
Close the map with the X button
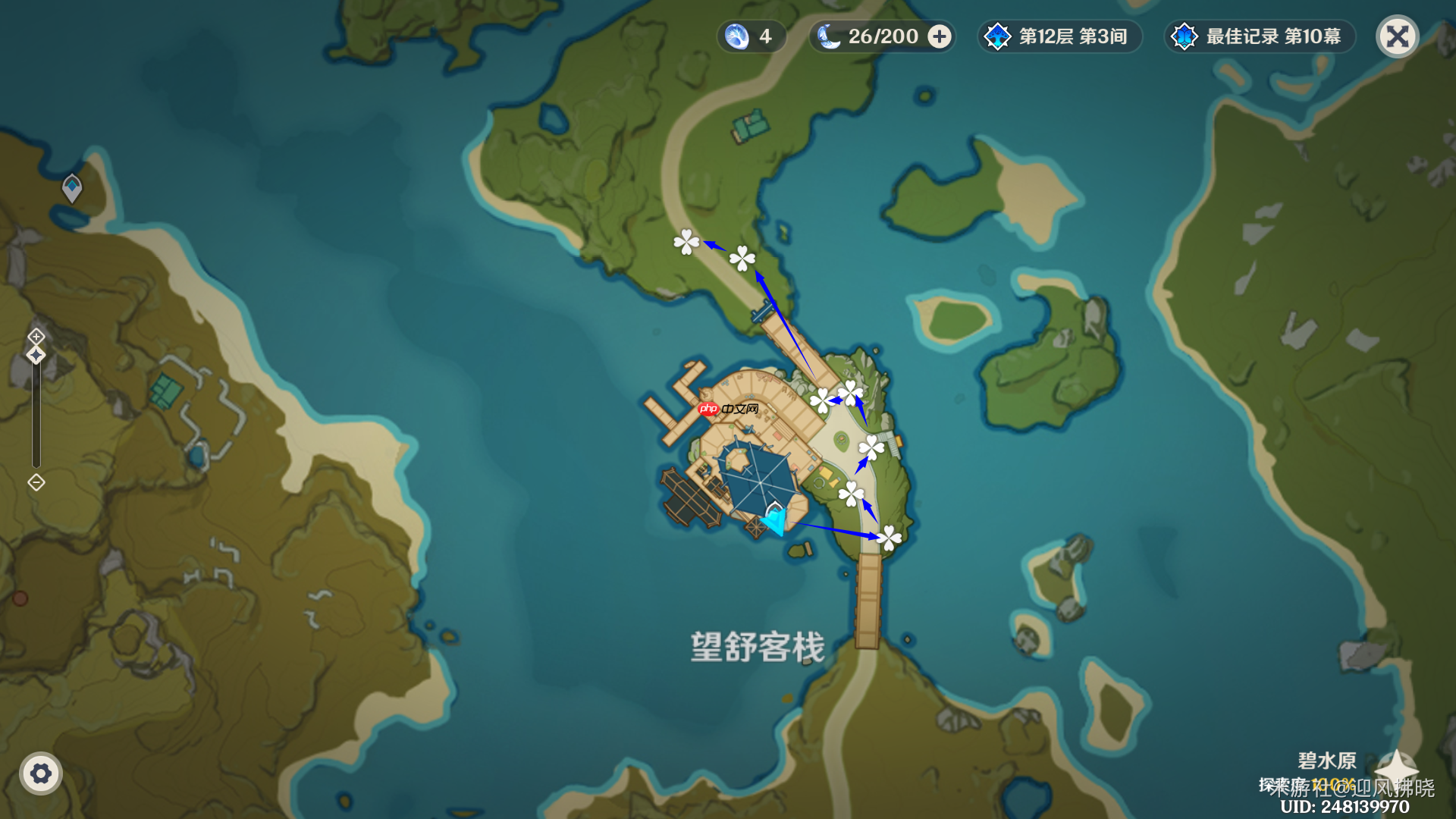1397,36
